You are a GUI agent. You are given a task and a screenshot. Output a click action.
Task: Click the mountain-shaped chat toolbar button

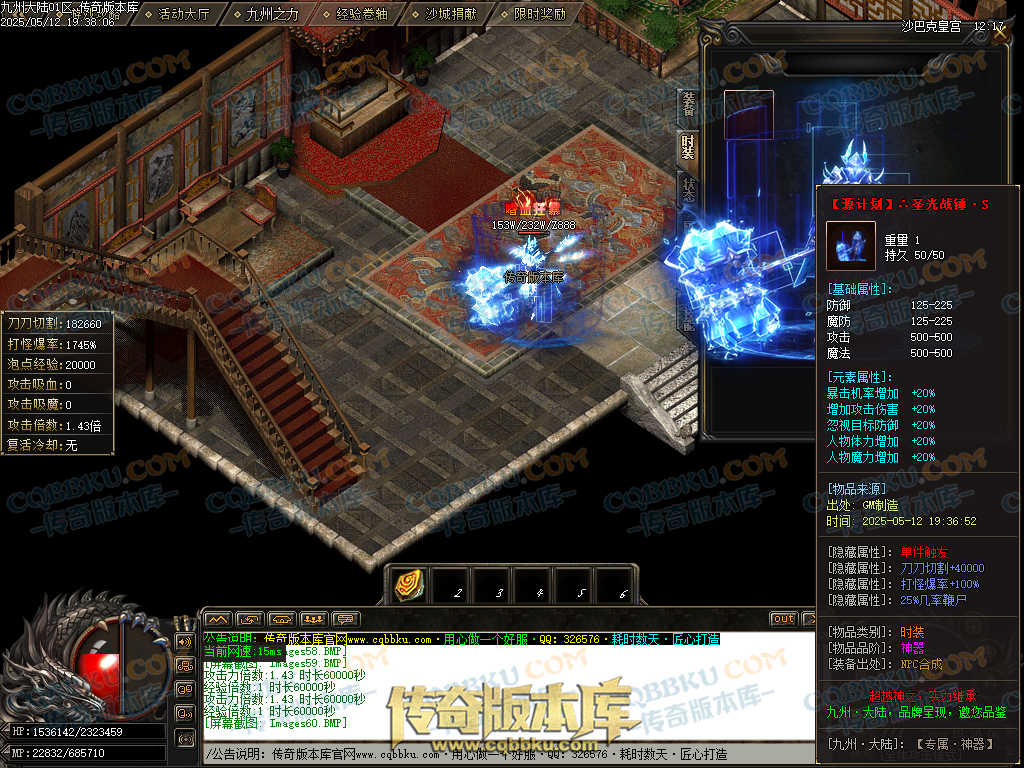point(218,619)
